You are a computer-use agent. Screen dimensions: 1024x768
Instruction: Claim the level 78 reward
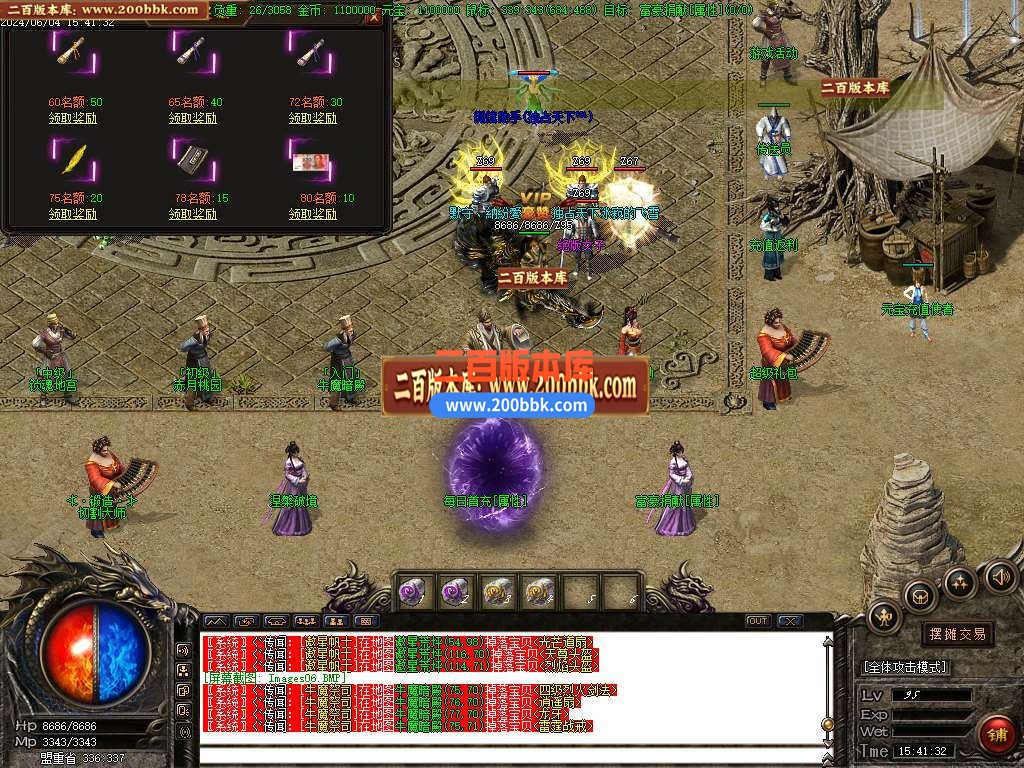click(193, 214)
